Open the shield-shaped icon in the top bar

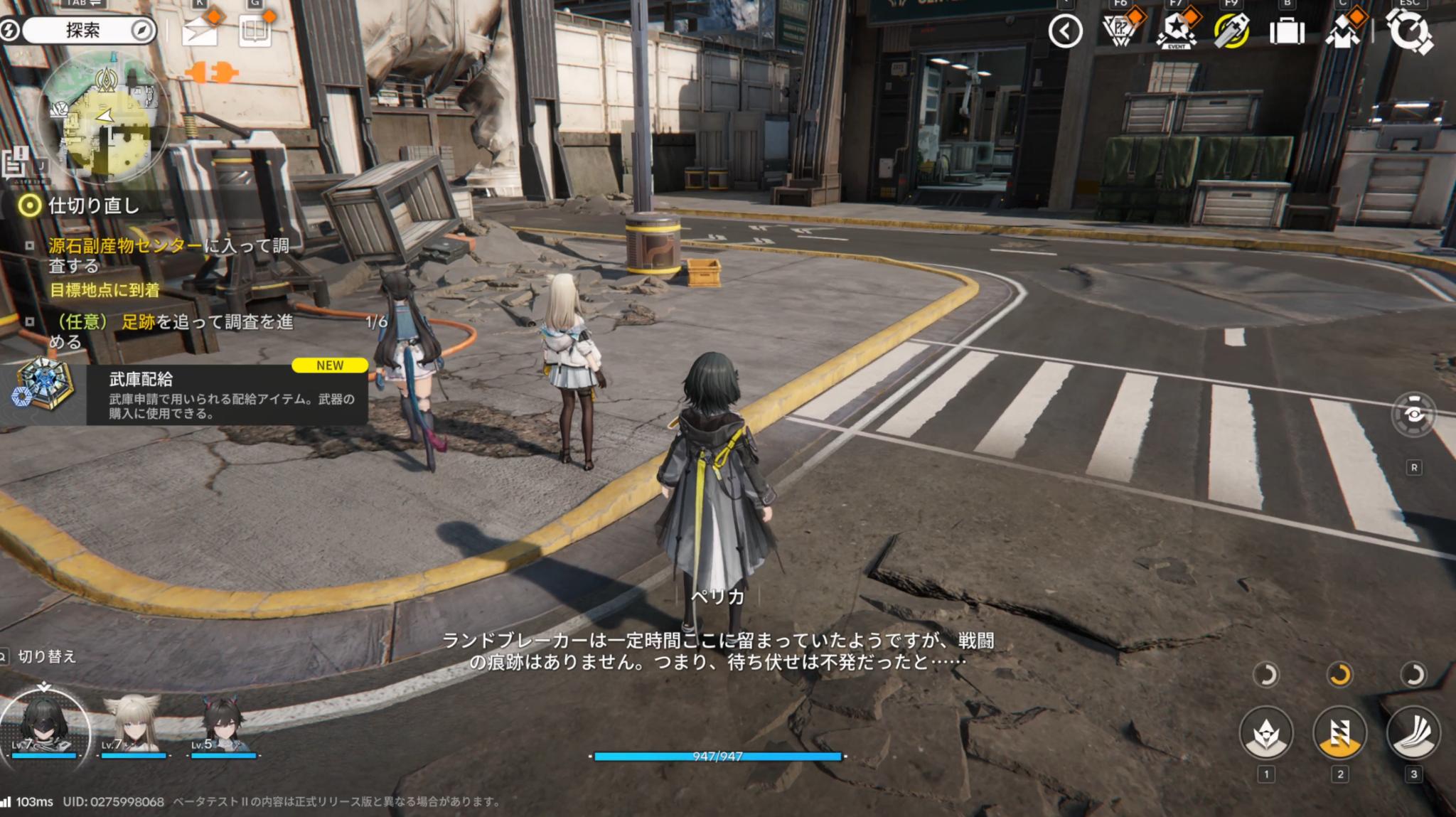(1120, 31)
